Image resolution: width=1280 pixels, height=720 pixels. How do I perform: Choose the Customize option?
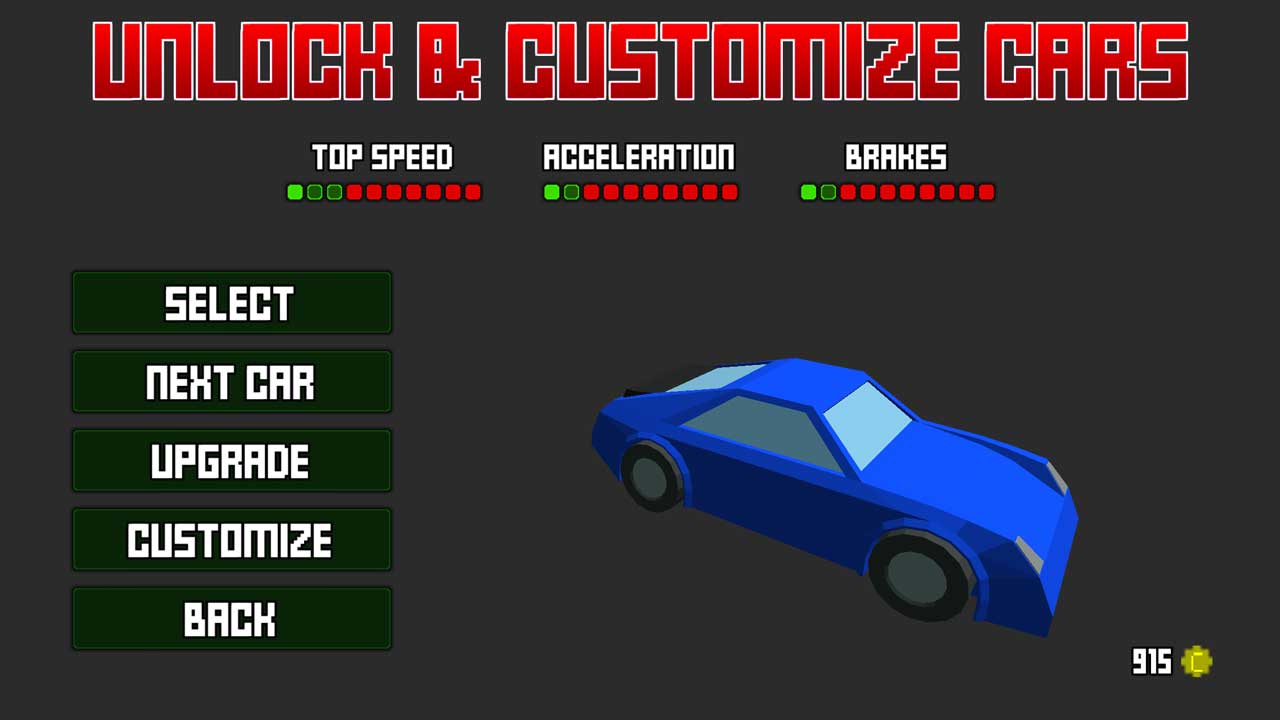click(231, 540)
